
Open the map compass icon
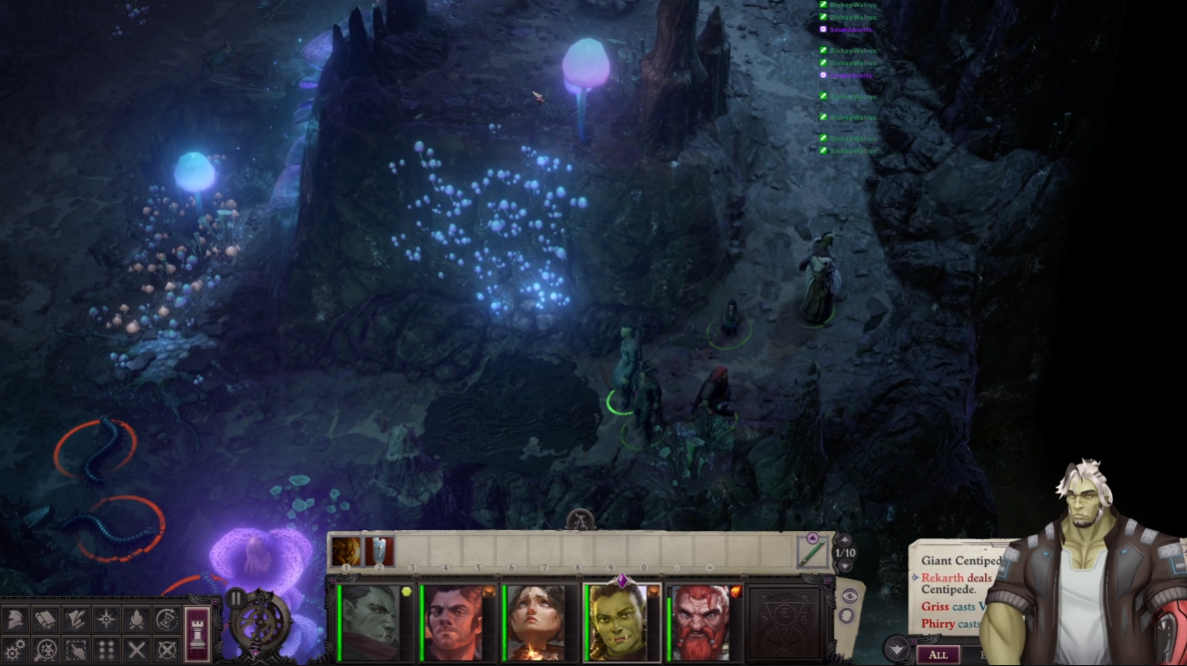[x=107, y=620]
